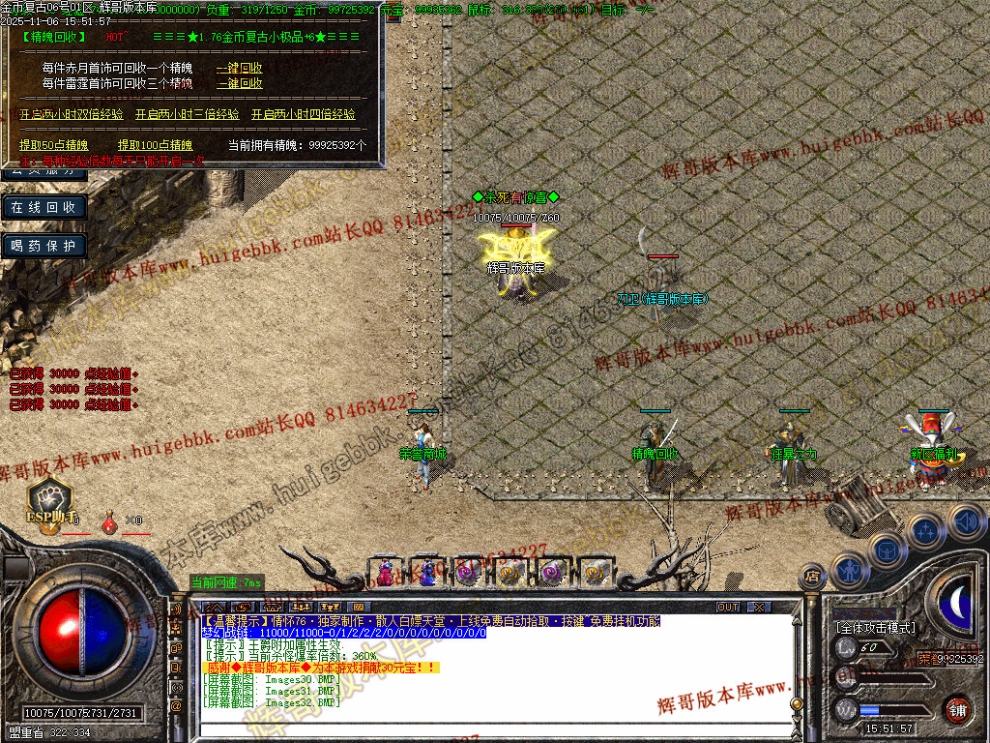990x743 pixels.
Task: Click the @ chat channel icon
Action: (177, 706)
